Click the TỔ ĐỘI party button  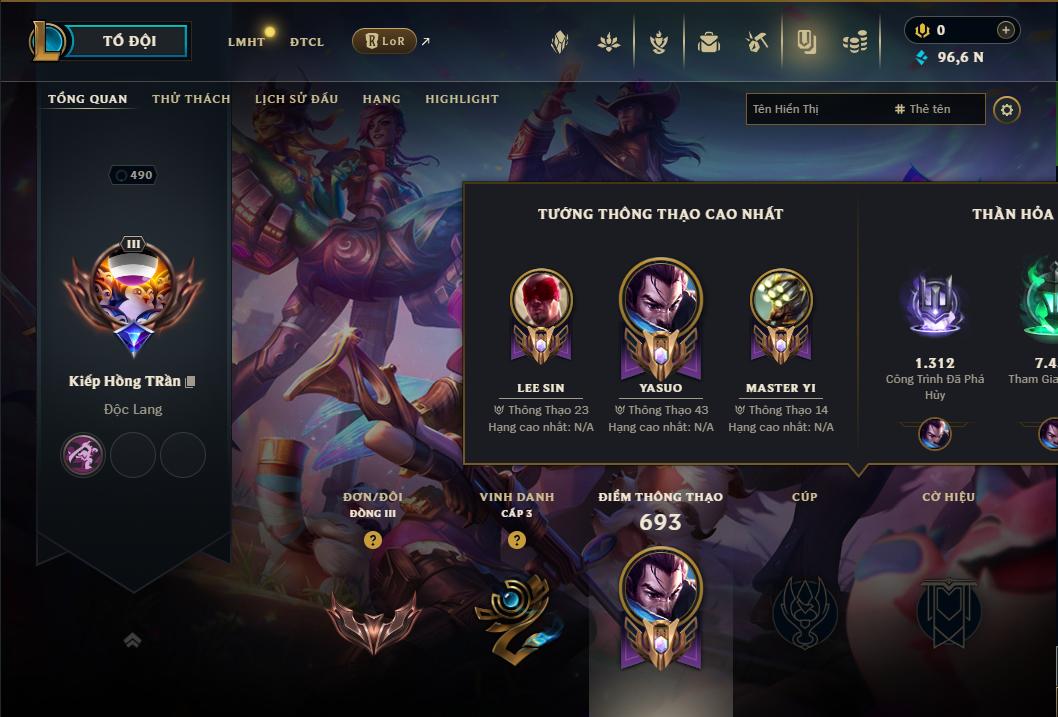pos(128,41)
